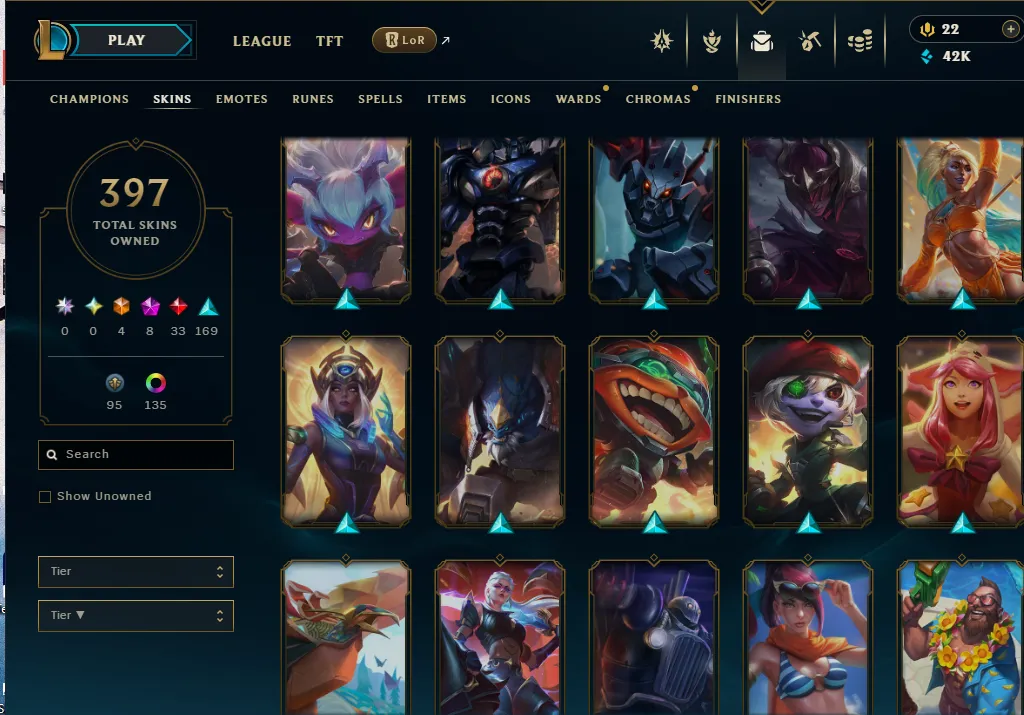Image resolution: width=1024 pixels, height=715 pixels.
Task: Click the PLAY button
Action: [127, 41]
